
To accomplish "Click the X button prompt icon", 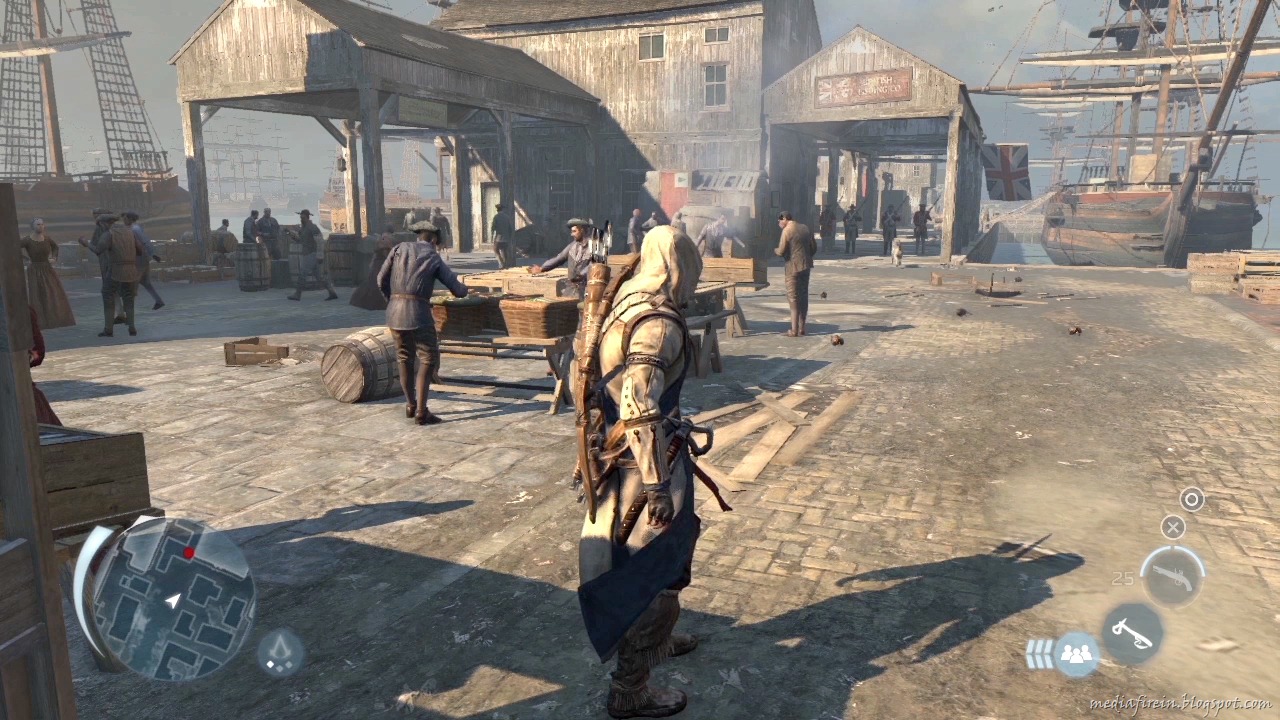I will pyautogui.click(x=1172, y=527).
